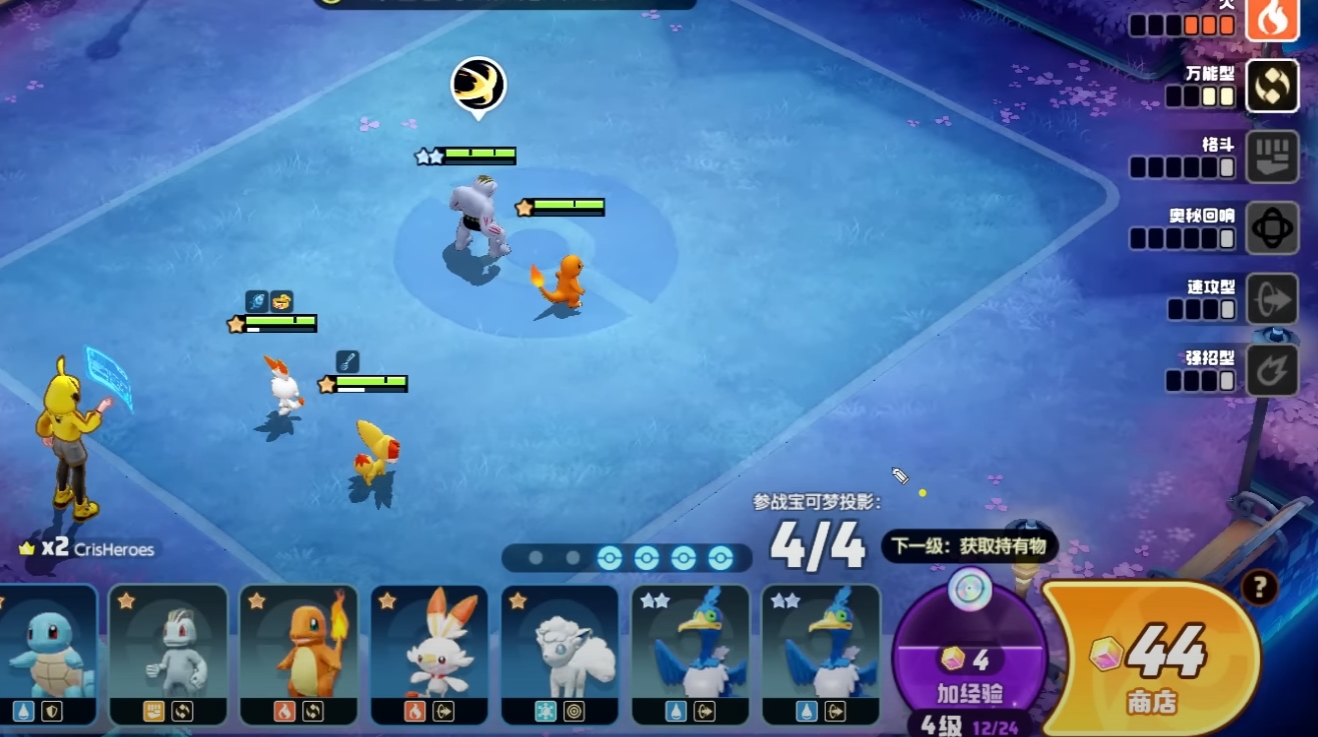Image resolution: width=1318 pixels, height=737 pixels.
Task: Show the fire type synergy icon
Action: (1272, 19)
